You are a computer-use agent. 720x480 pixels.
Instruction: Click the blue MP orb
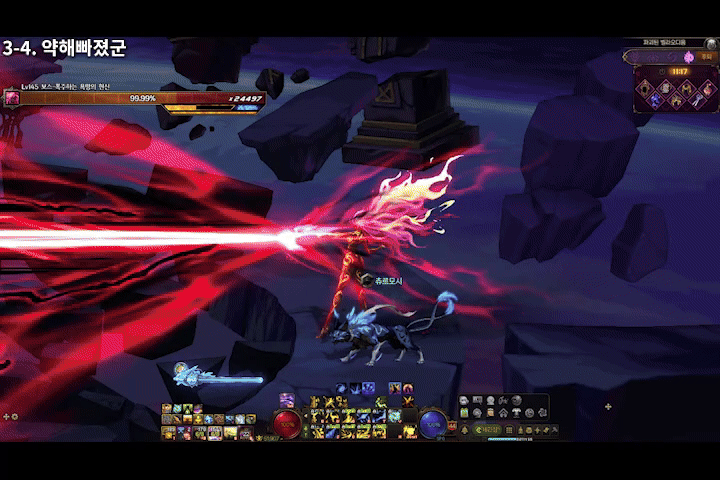tap(432, 423)
